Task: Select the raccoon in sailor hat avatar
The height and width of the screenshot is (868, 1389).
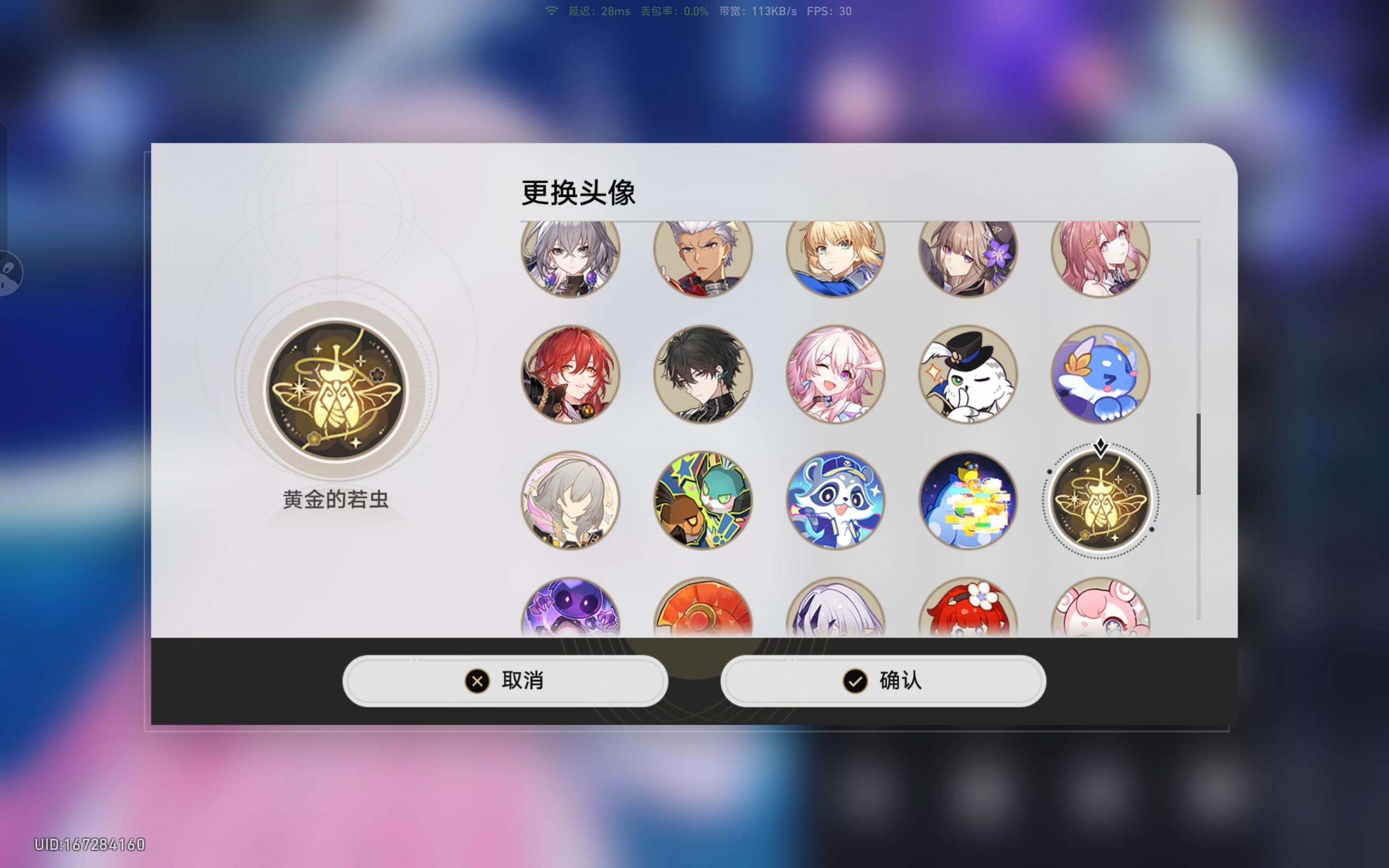Action: coord(836,501)
